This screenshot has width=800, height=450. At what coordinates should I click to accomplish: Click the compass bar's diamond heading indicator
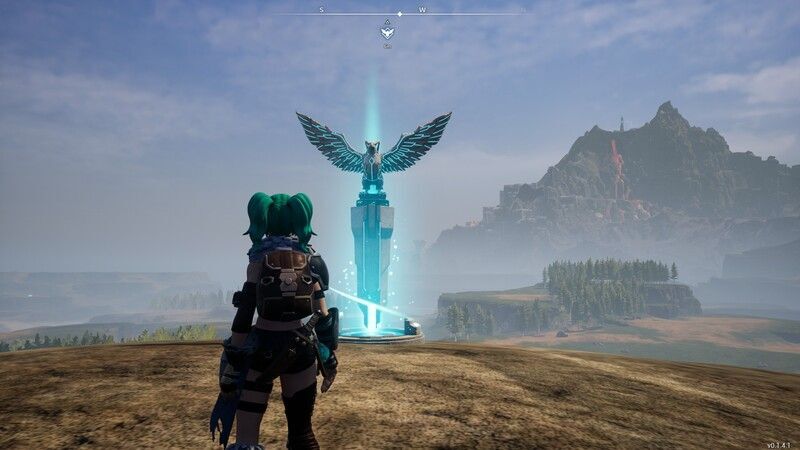pyautogui.click(x=400, y=14)
